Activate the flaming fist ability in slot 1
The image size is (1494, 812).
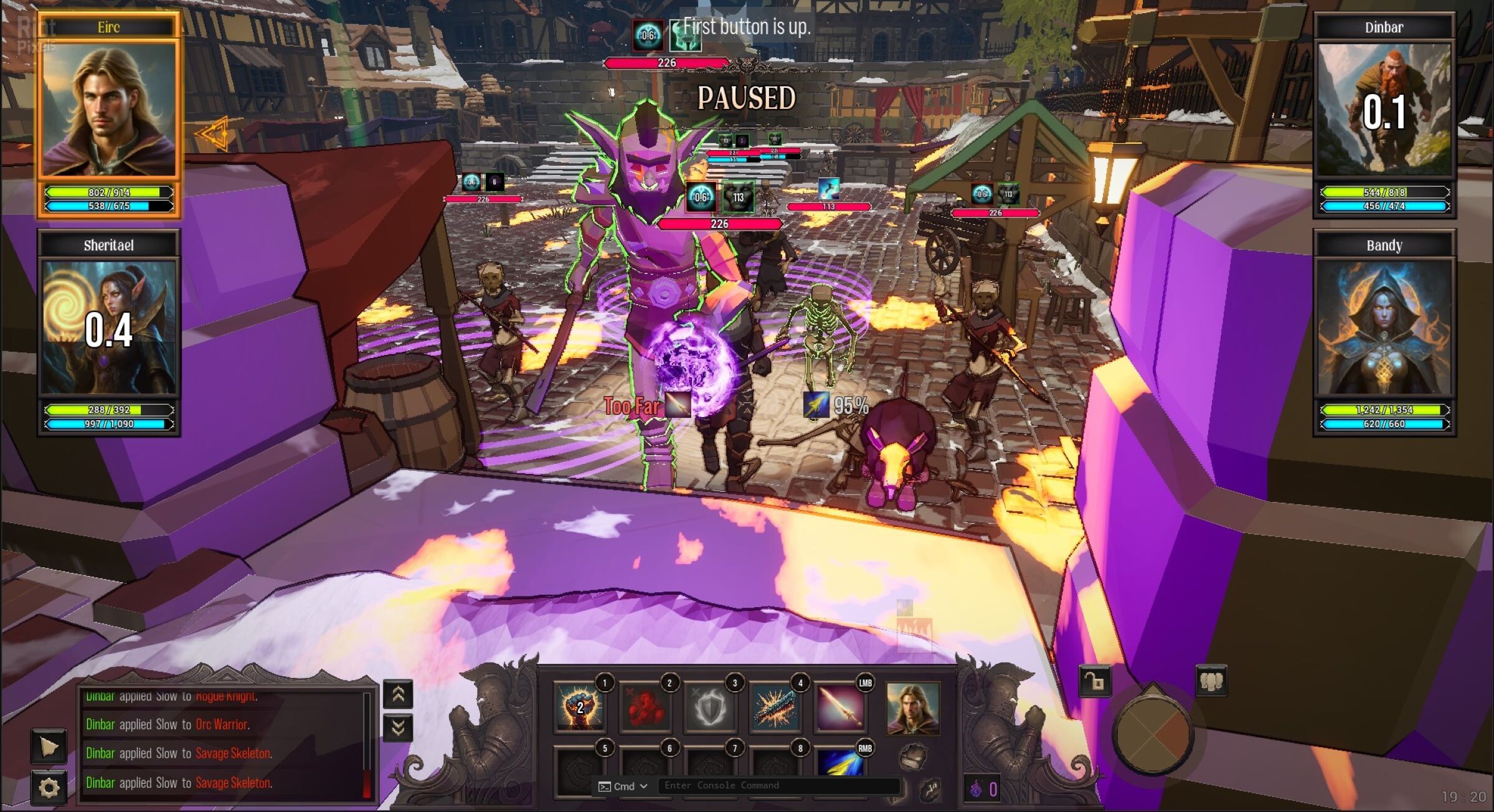579,707
